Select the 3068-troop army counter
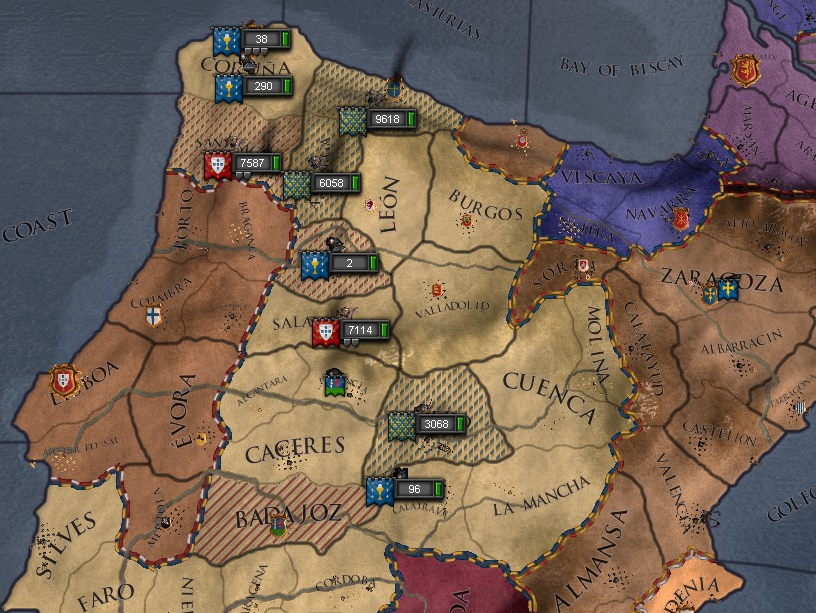This screenshot has height=613, width=816. (435, 424)
